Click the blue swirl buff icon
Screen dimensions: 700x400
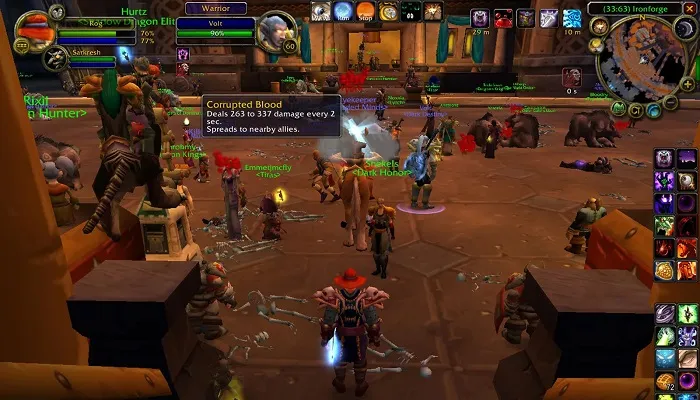point(572,18)
